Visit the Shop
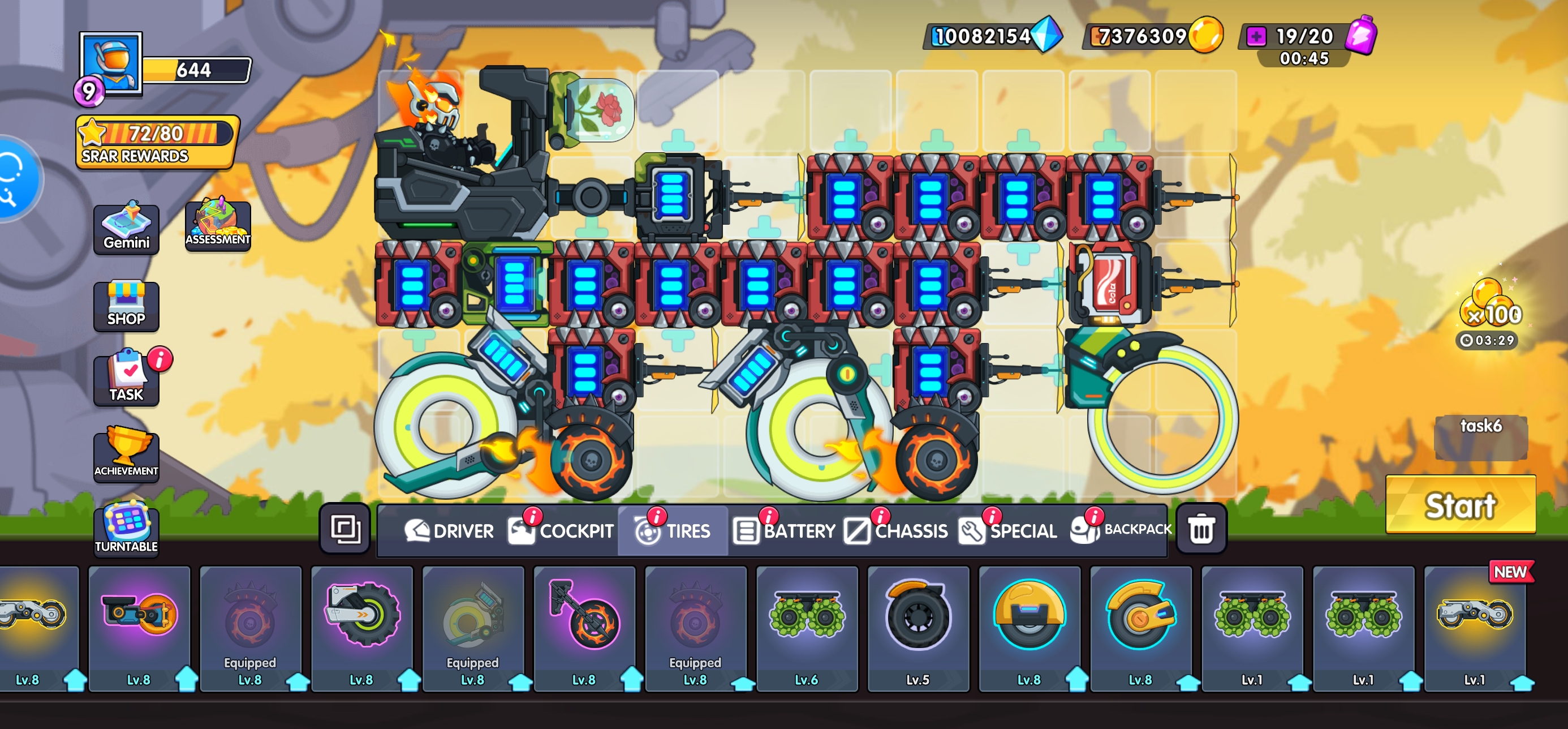The image size is (1568, 729). click(126, 305)
